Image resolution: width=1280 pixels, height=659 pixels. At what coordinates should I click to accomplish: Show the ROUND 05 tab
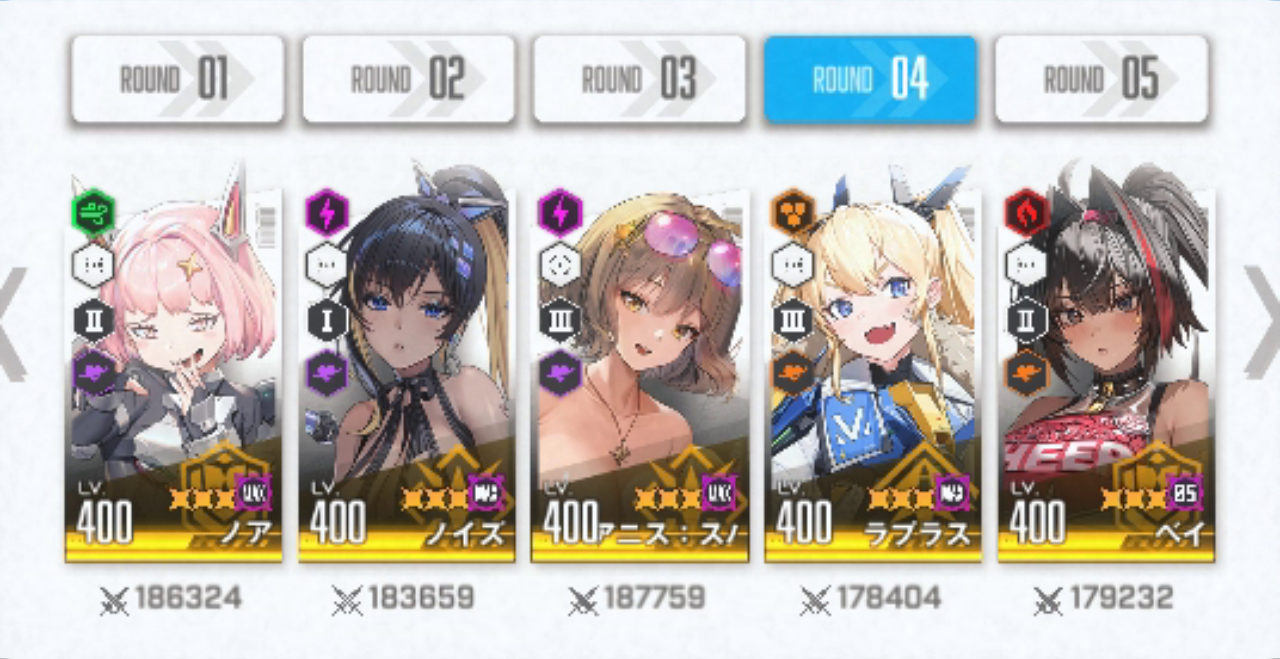pyautogui.click(x=1101, y=79)
